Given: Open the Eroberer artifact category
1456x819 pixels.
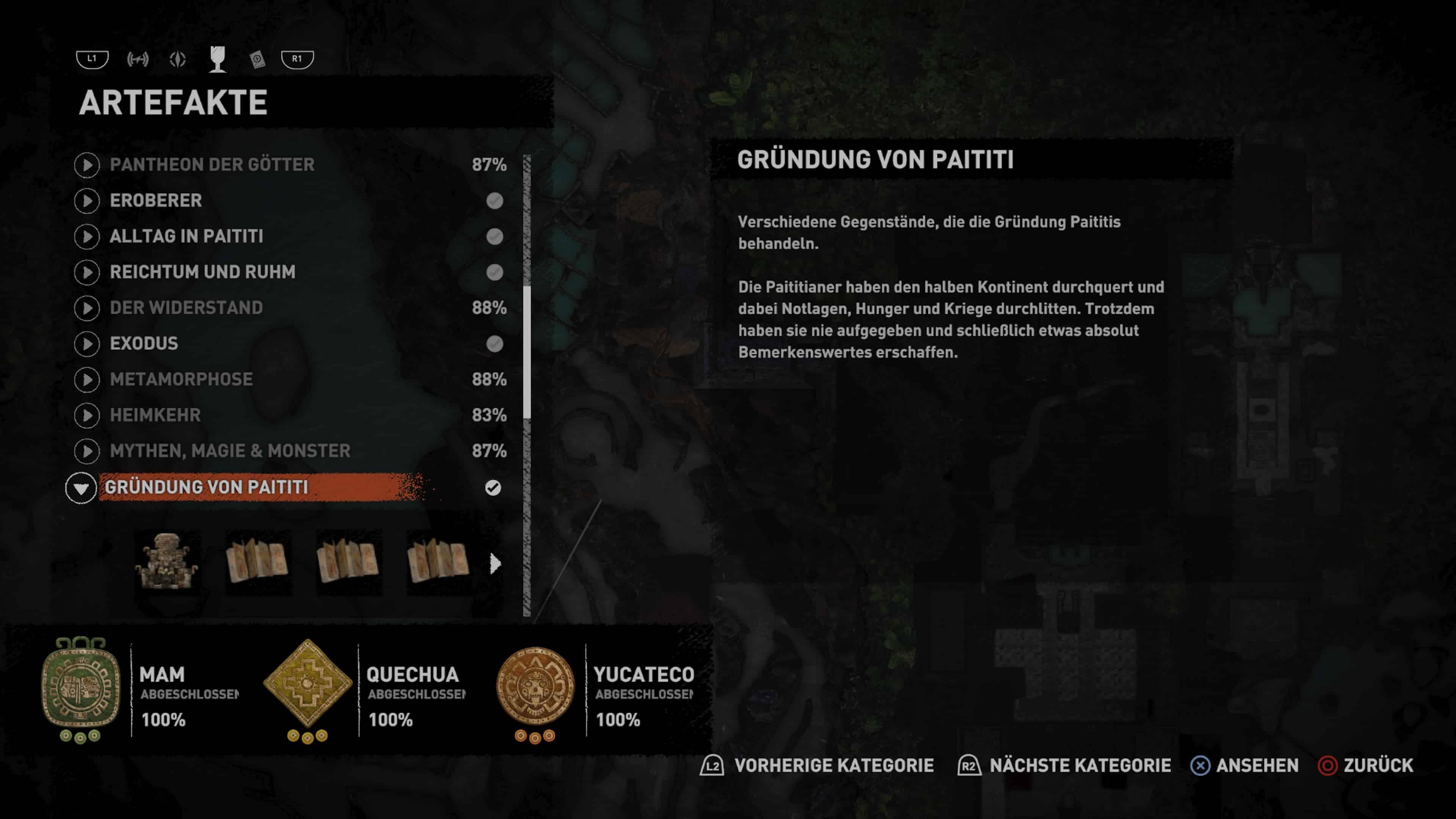Looking at the screenshot, I should [156, 201].
